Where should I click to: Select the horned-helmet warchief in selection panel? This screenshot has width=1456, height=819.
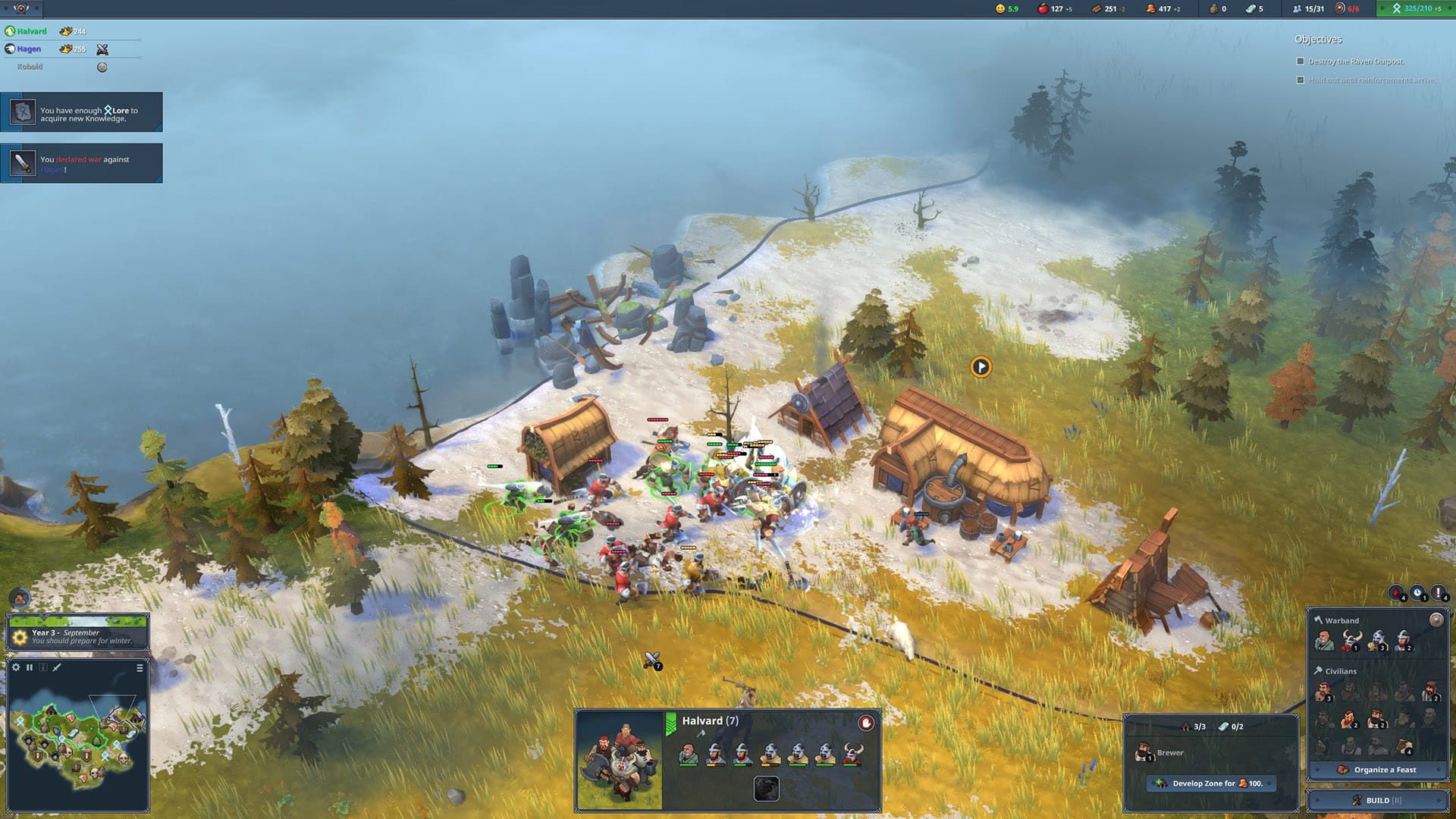853,754
